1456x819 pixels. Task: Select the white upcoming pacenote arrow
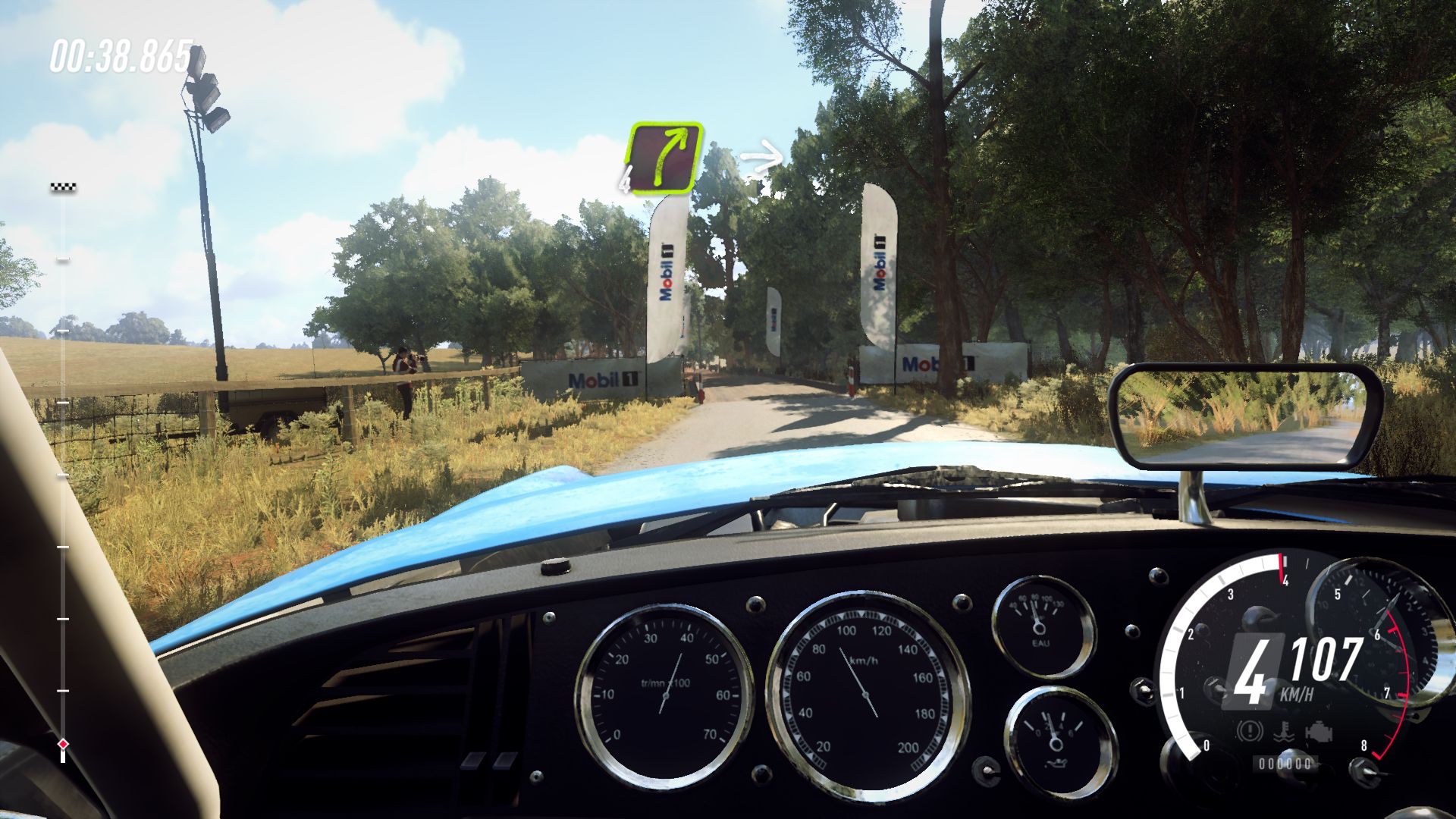pos(761,159)
